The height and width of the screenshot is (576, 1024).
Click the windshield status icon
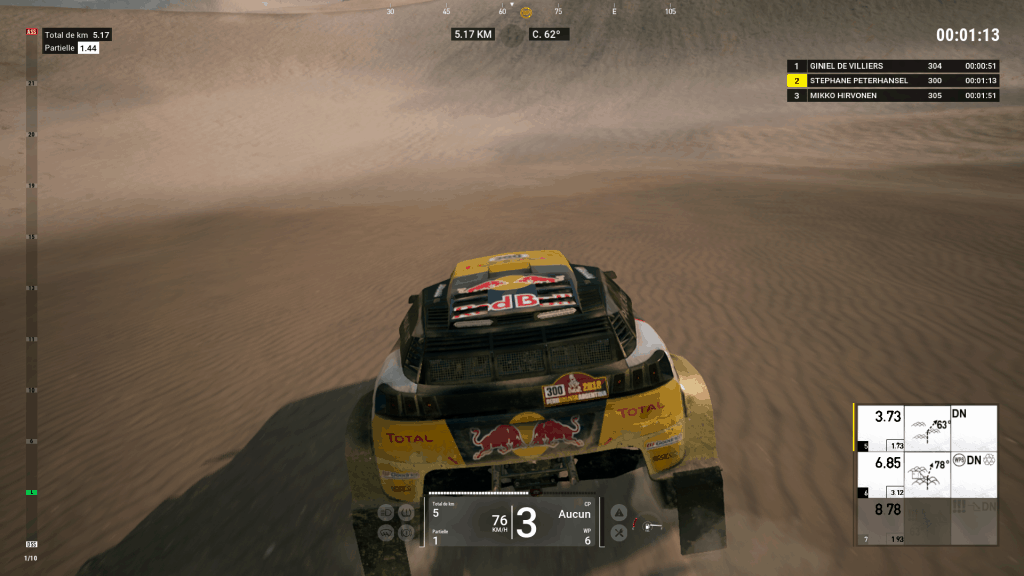386,533
